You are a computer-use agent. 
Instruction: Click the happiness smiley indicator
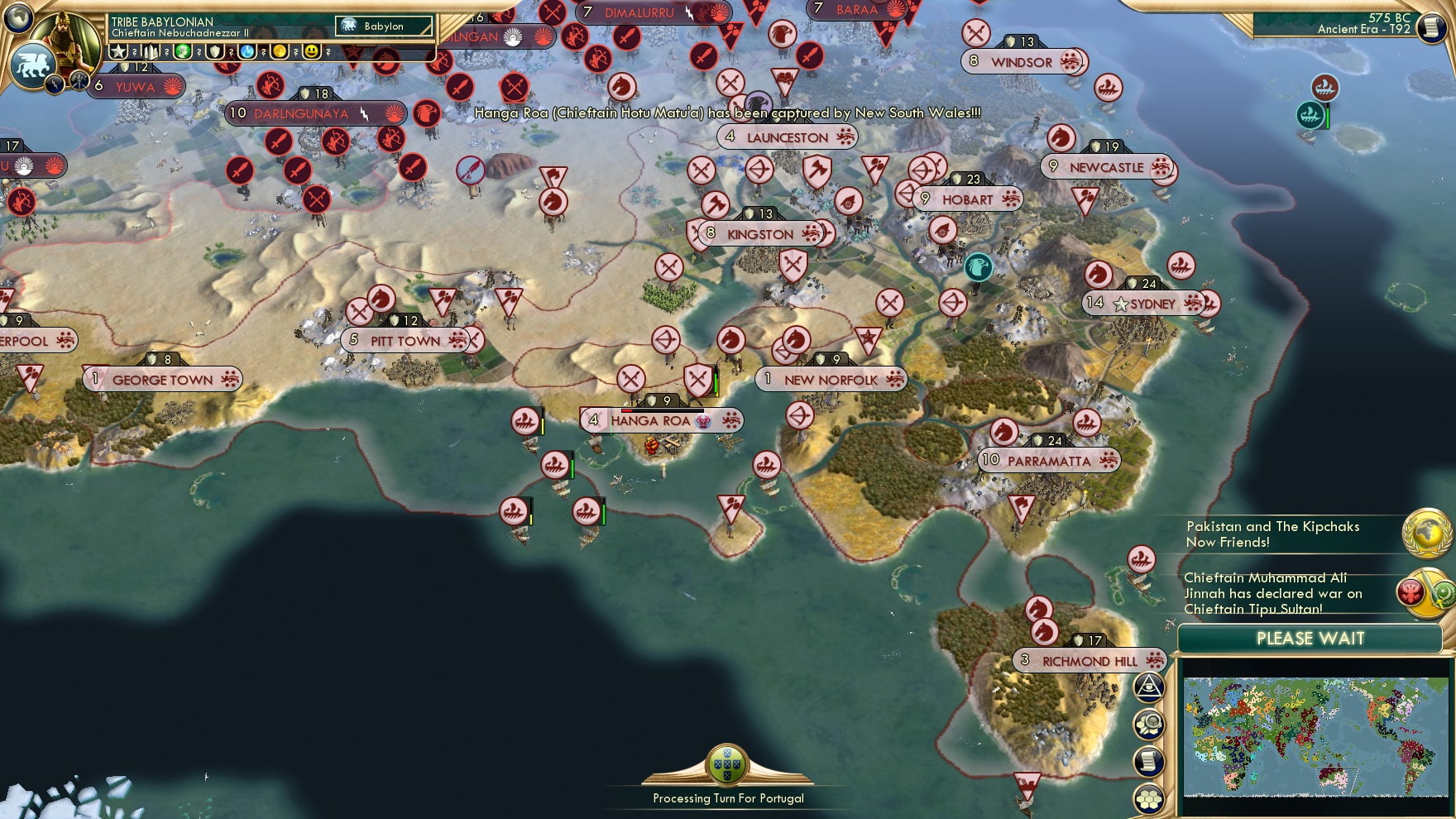click(312, 51)
